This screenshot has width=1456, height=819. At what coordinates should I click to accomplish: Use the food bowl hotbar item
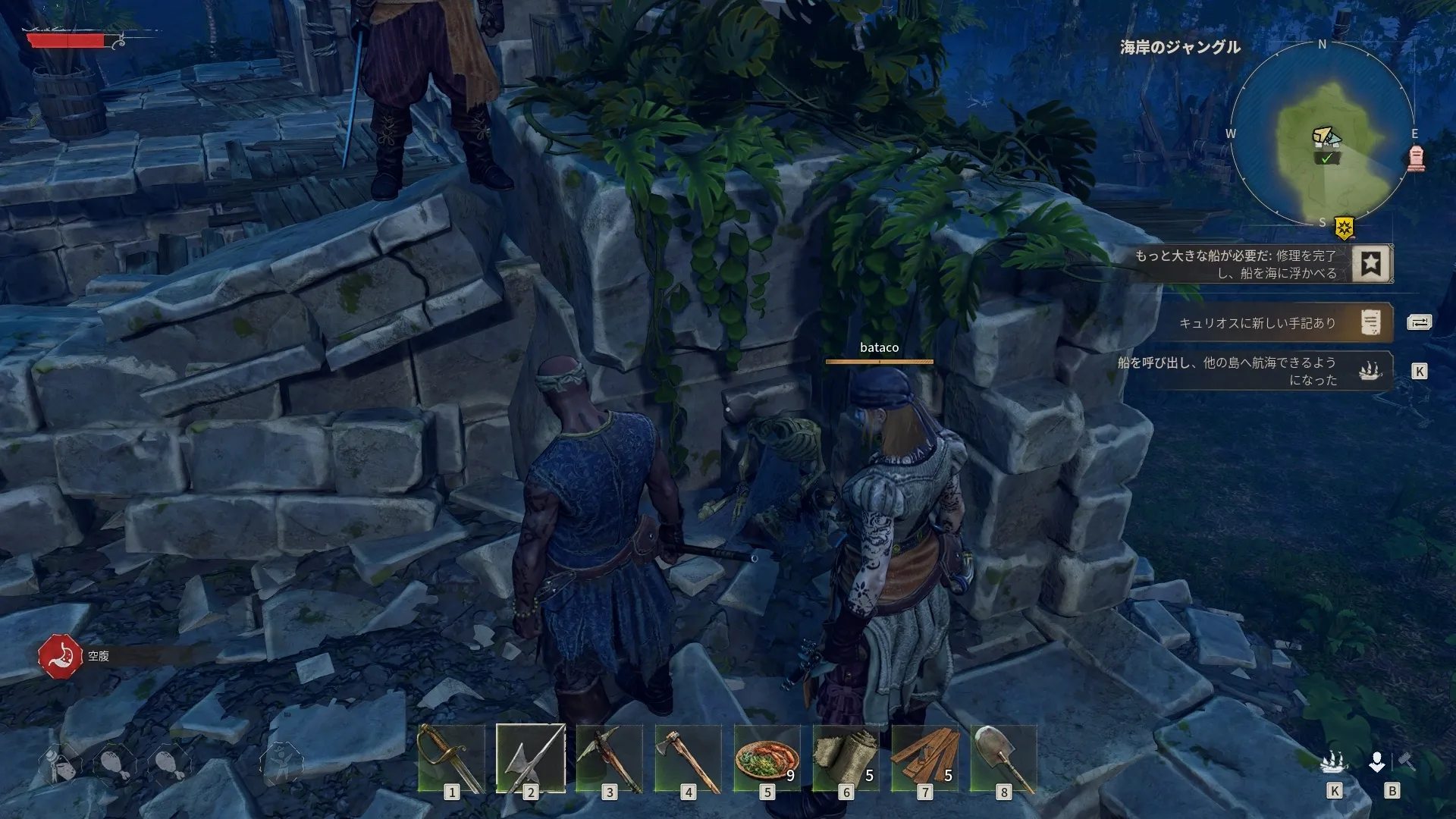[x=767, y=758]
